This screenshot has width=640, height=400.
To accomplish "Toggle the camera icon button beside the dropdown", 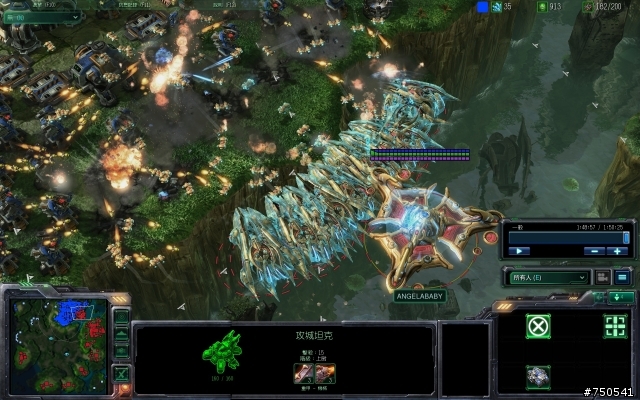I will [x=603, y=277].
